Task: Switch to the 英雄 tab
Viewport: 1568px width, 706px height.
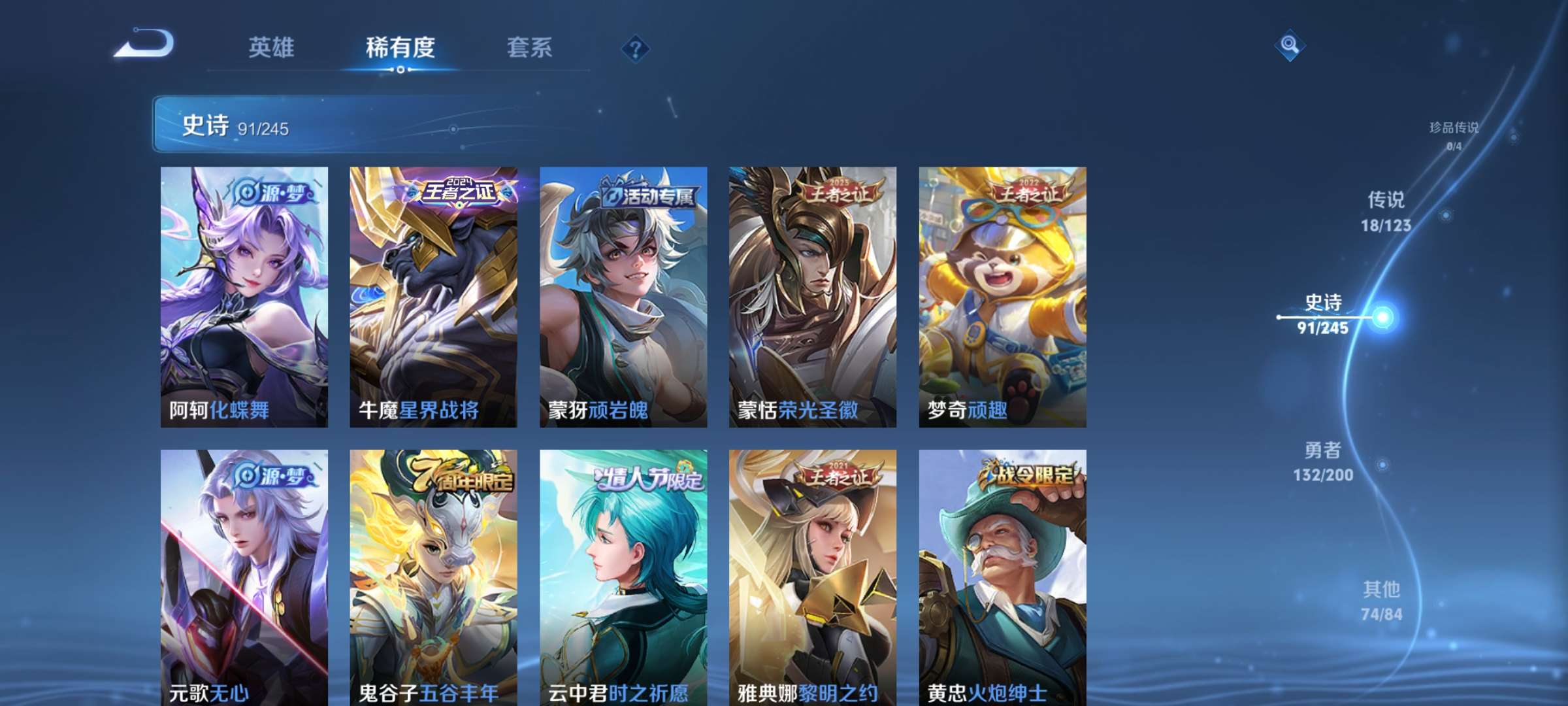Action: [x=272, y=47]
